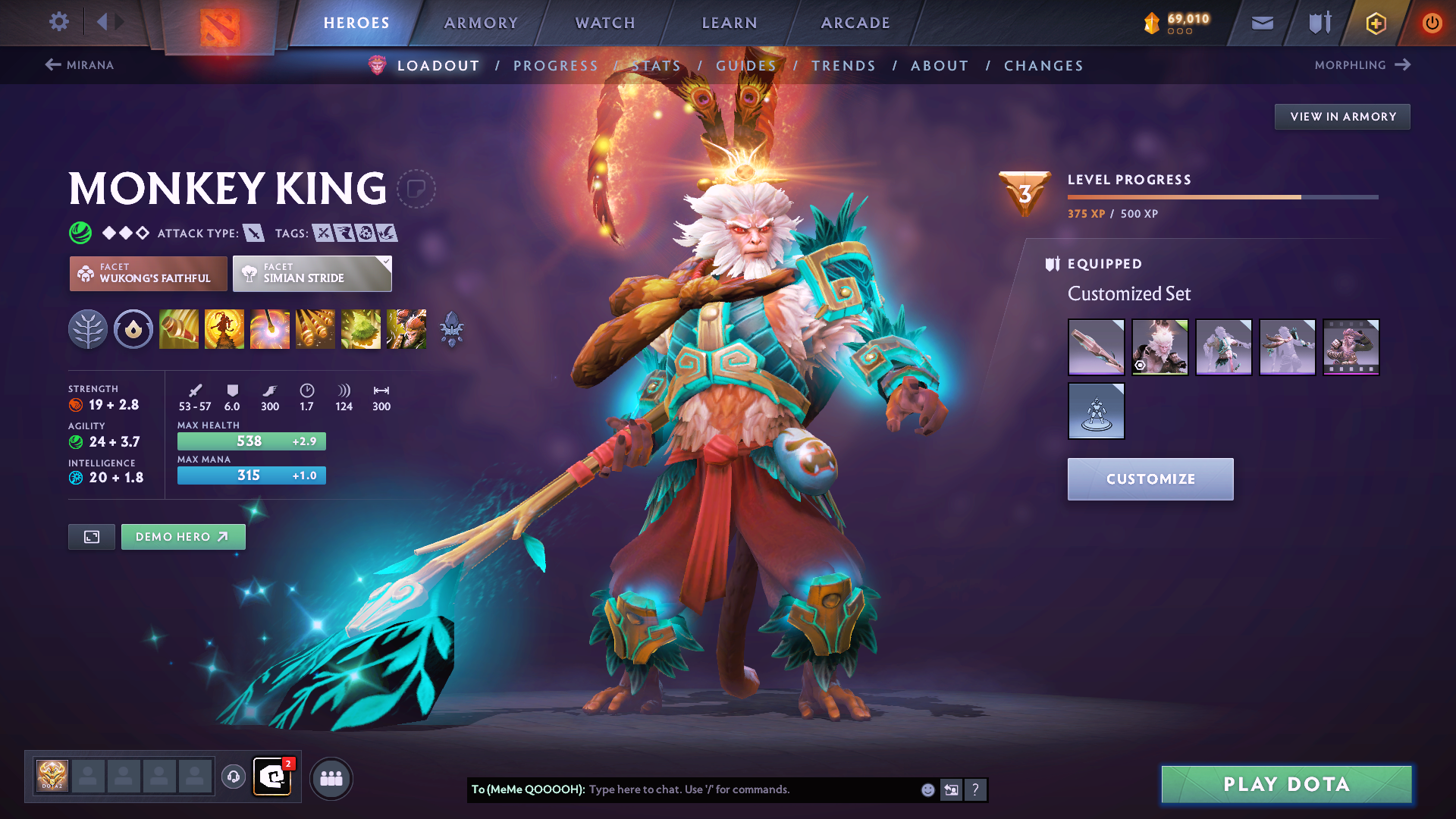
Task: Go back to Mirana via arrow
Action: click(52, 65)
